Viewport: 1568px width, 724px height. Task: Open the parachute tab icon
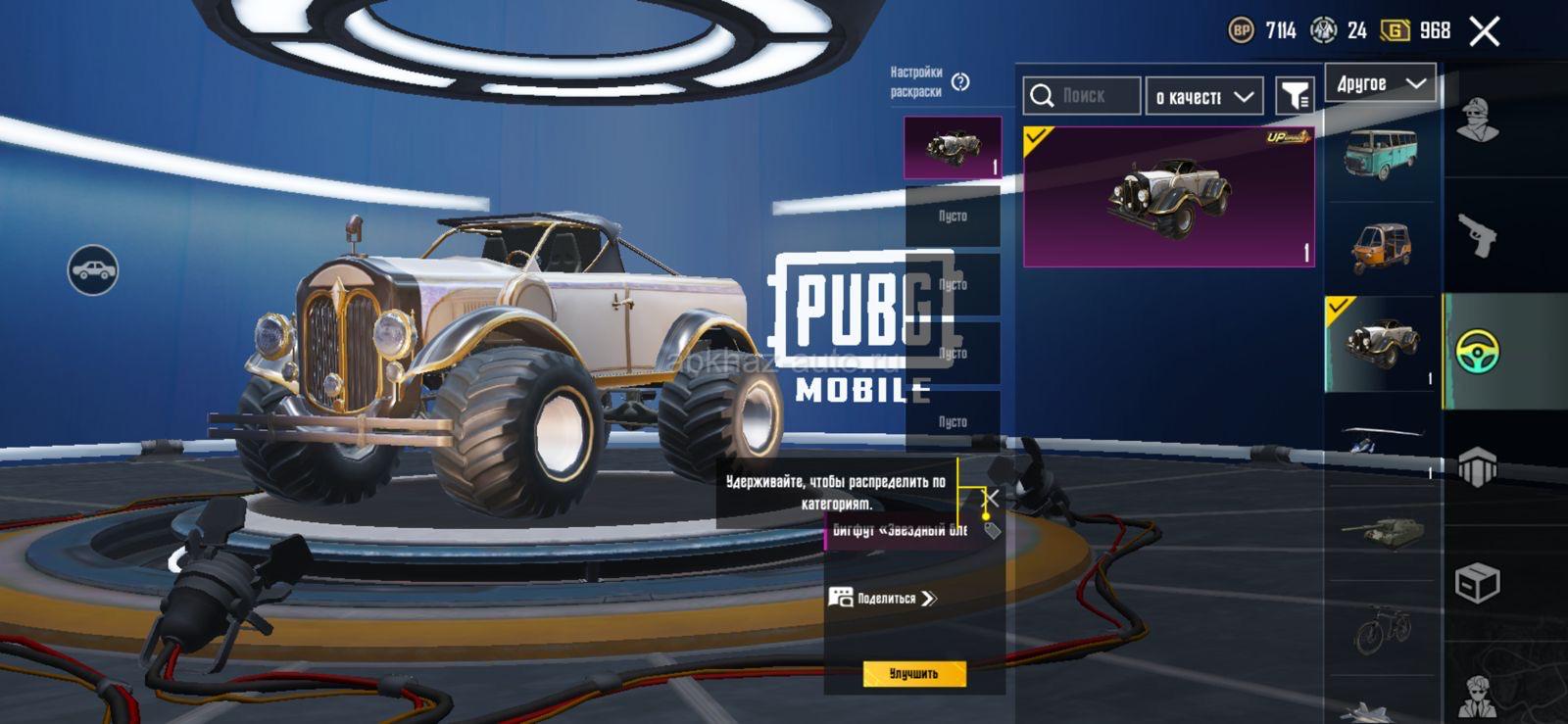(x=1478, y=466)
